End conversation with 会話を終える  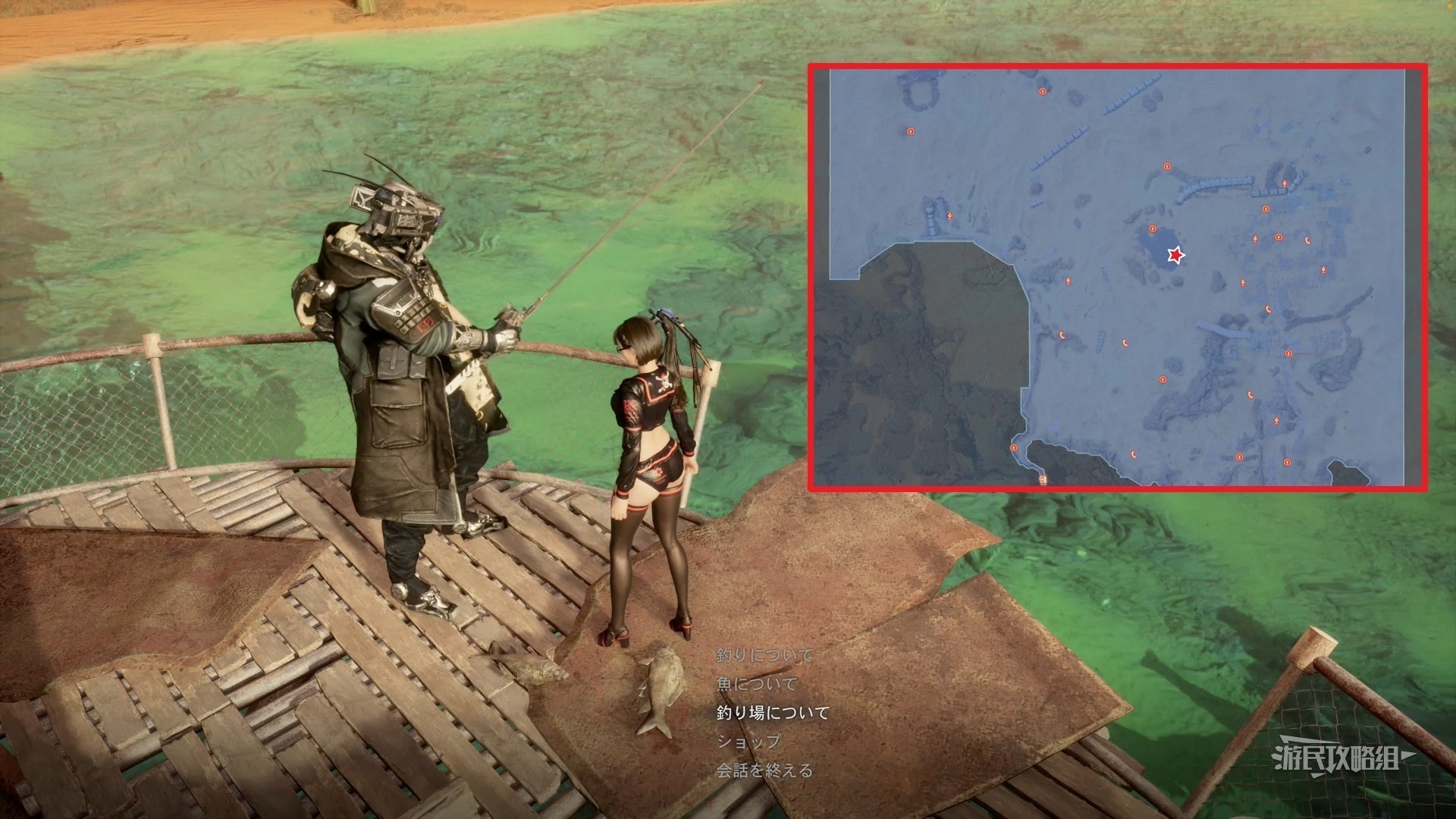764,770
